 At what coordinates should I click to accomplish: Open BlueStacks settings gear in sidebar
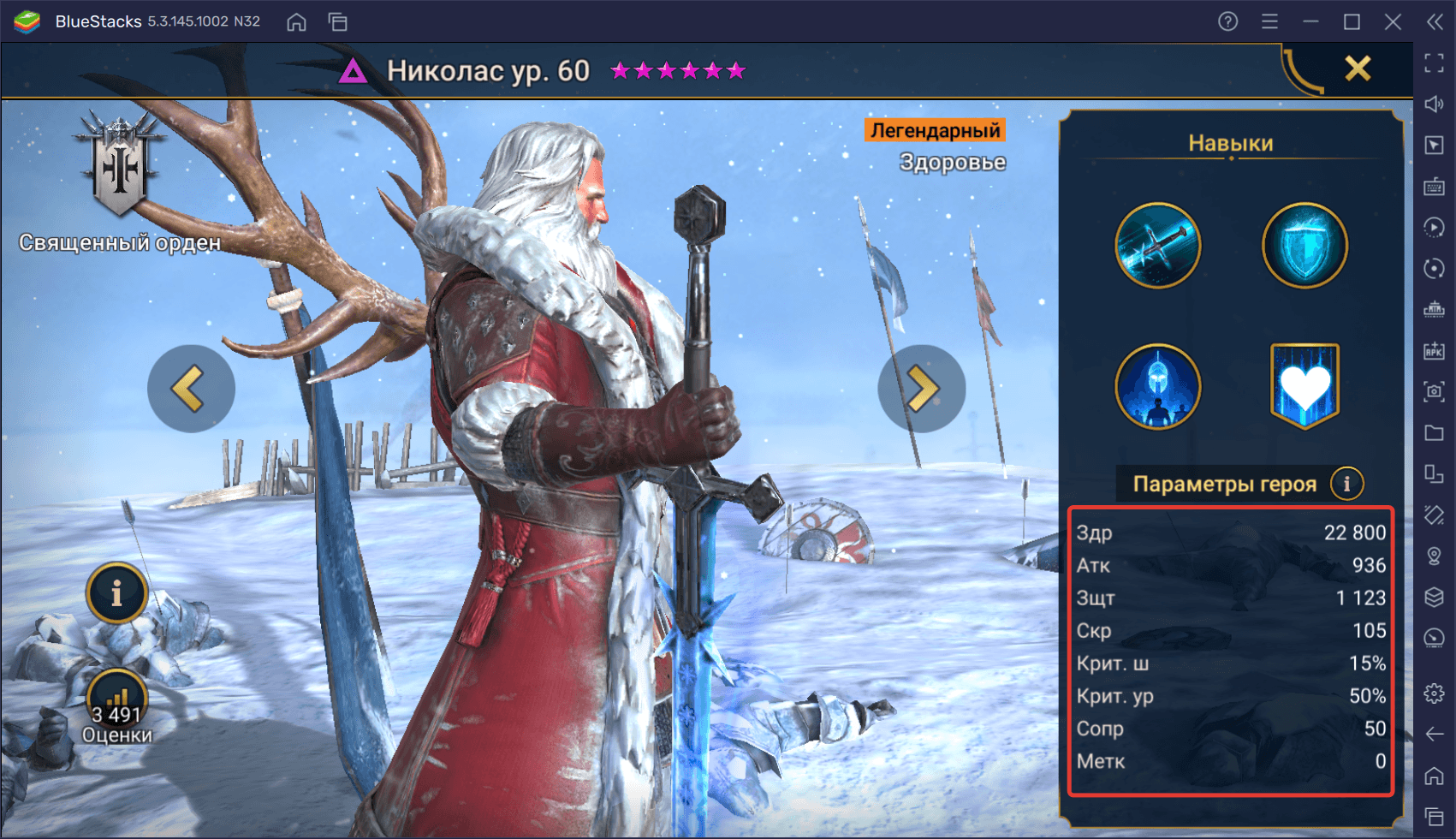(x=1435, y=693)
